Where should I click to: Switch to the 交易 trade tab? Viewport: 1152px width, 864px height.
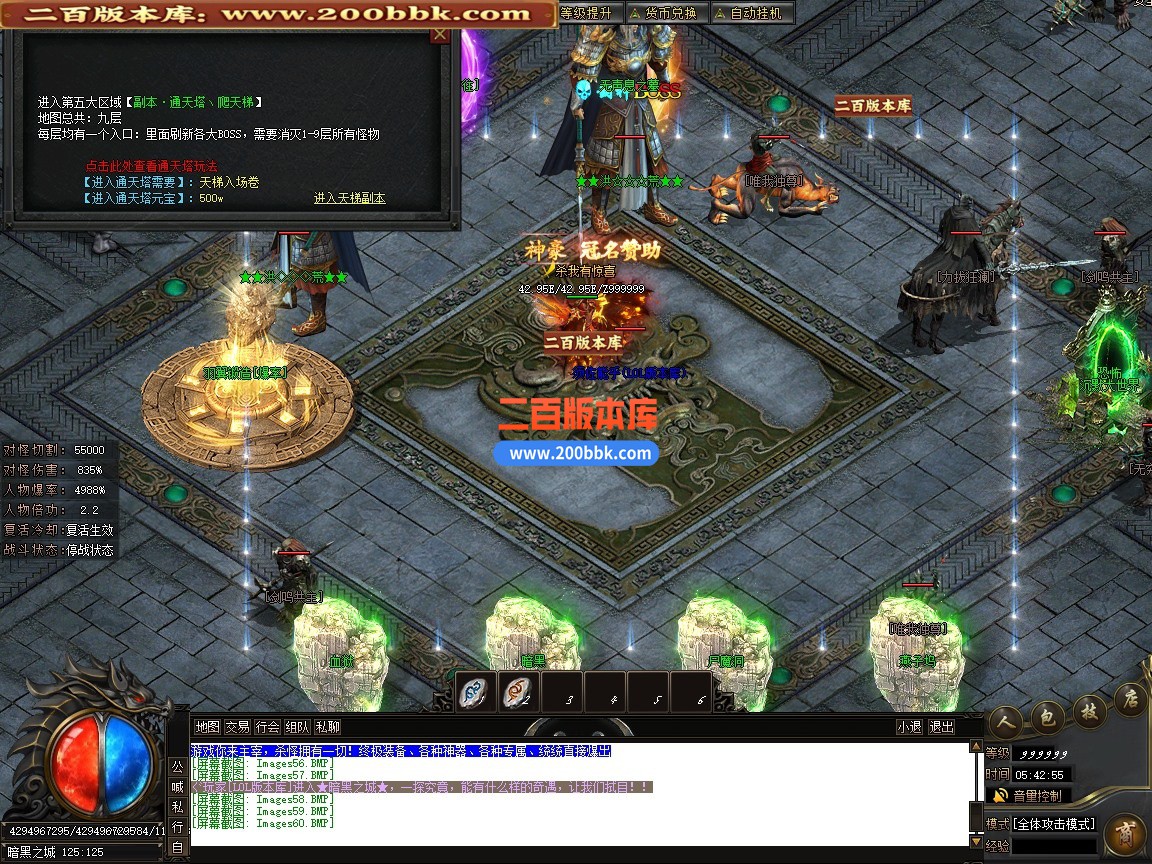point(237,727)
